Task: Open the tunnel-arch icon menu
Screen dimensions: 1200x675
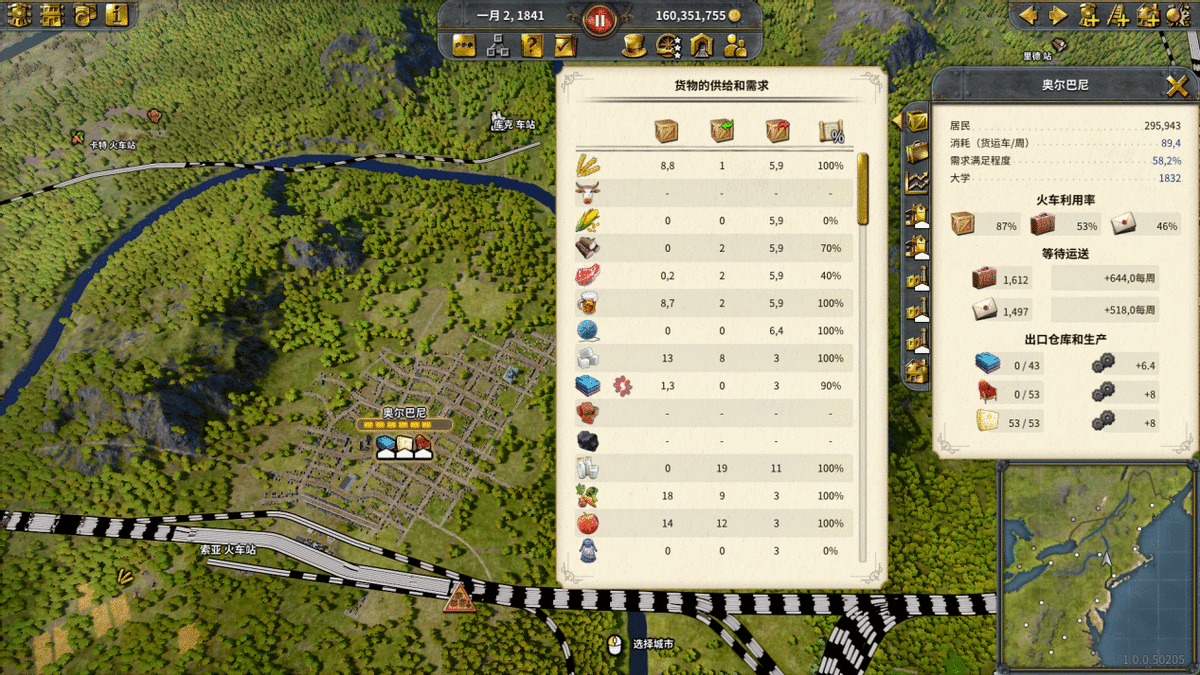Action: (701, 45)
